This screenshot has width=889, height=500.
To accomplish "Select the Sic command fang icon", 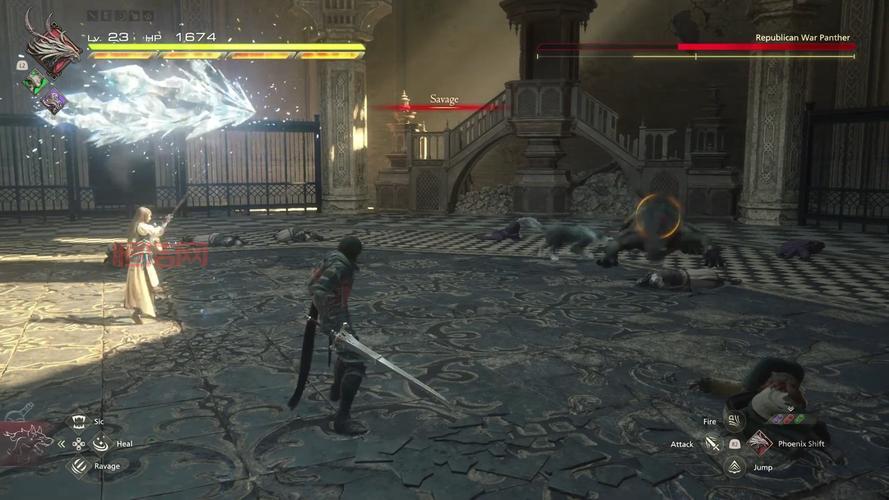I will 78,422.
